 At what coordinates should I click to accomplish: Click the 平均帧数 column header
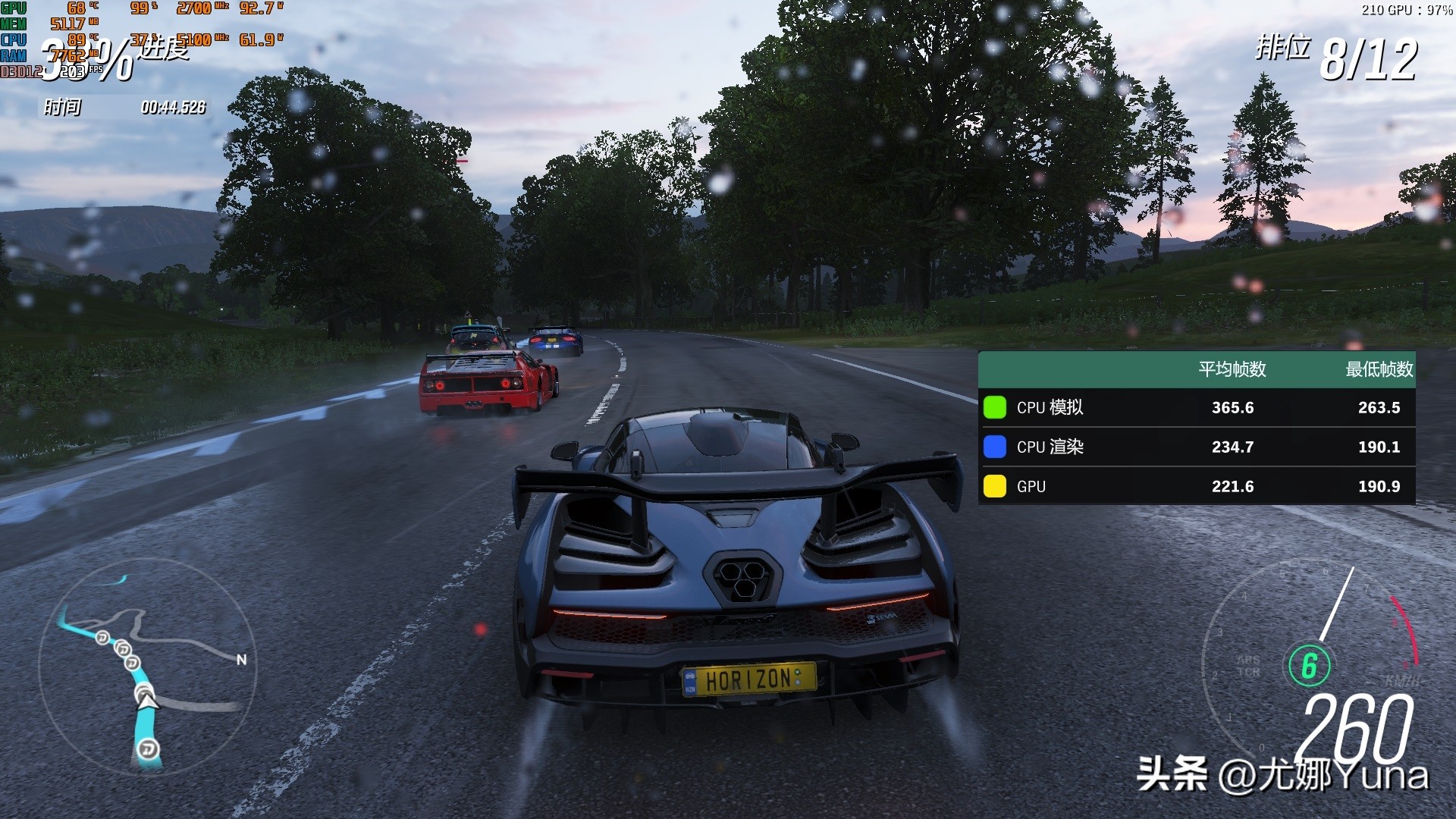pos(1232,369)
